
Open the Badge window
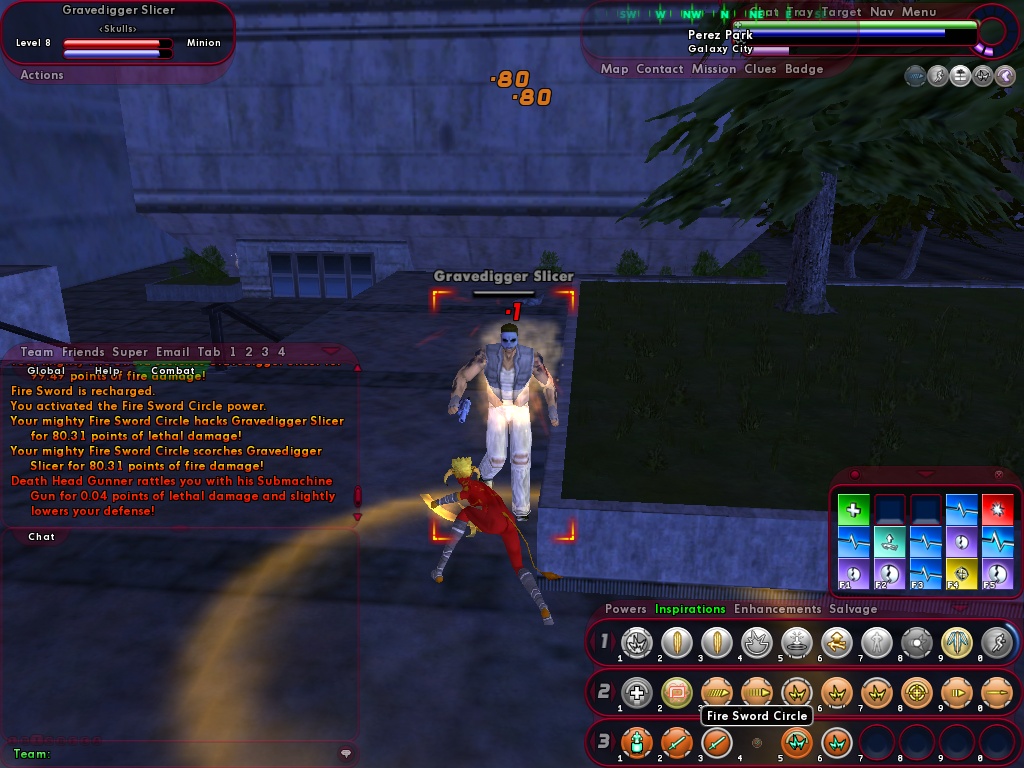coord(804,69)
